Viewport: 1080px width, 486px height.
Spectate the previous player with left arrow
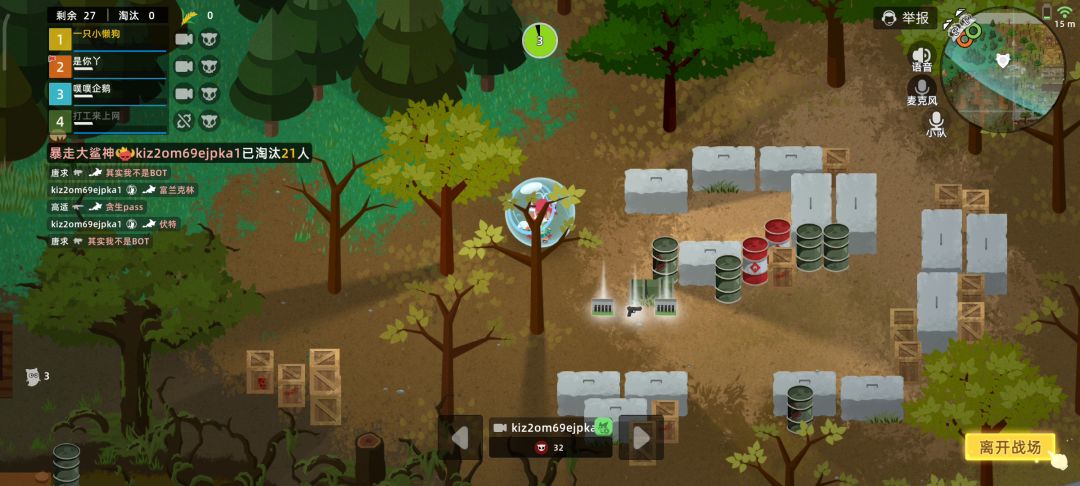click(x=460, y=437)
